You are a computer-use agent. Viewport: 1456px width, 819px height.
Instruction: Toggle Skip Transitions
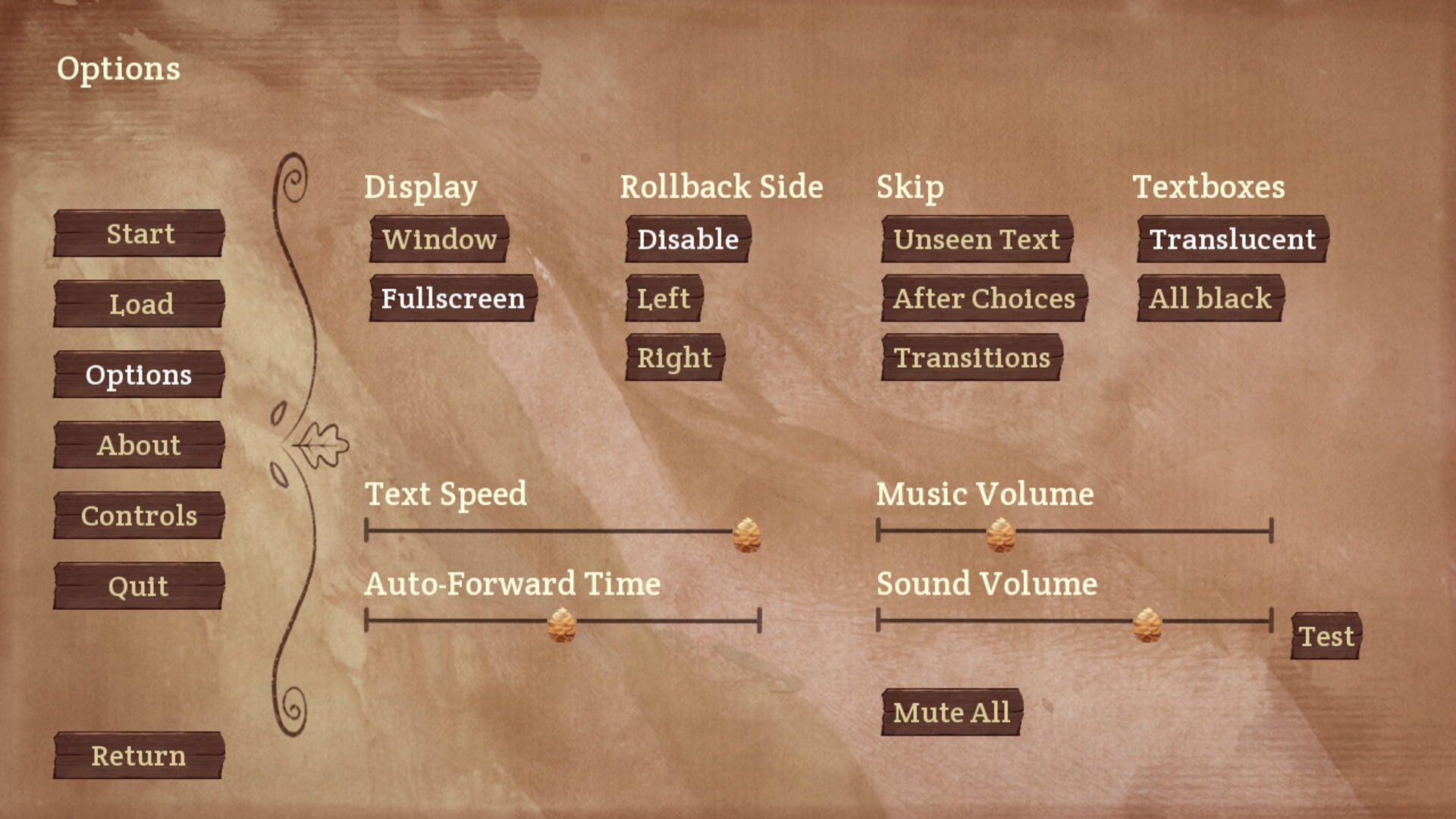tap(972, 356)
